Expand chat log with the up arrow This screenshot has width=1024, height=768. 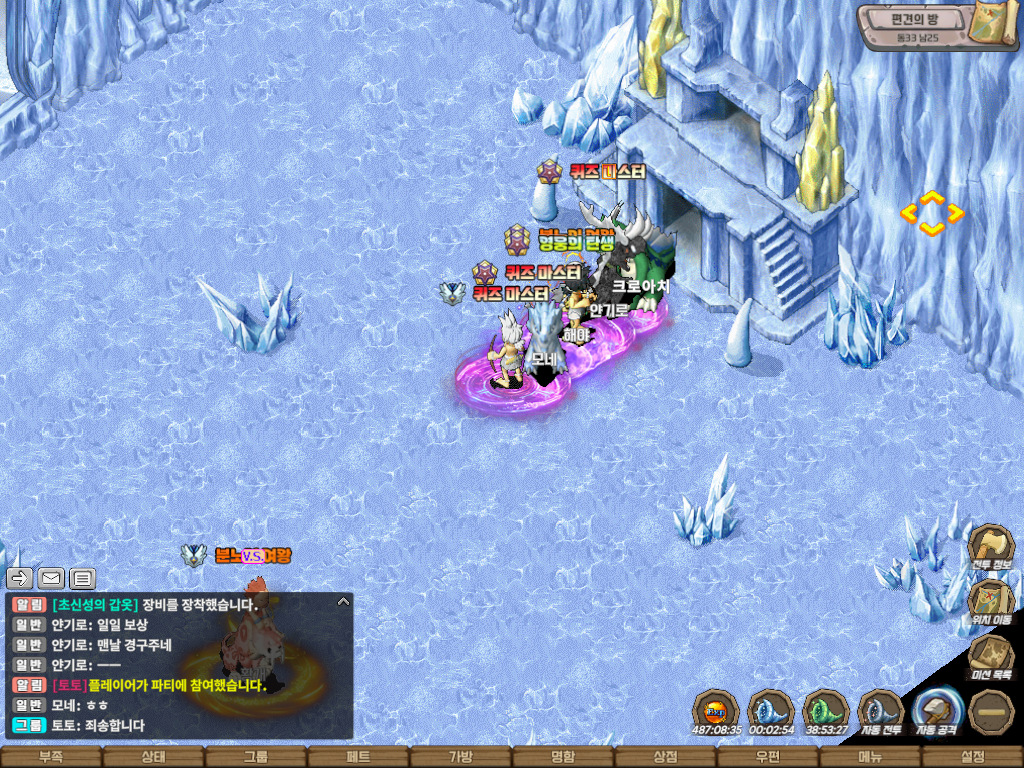(343, 602)
